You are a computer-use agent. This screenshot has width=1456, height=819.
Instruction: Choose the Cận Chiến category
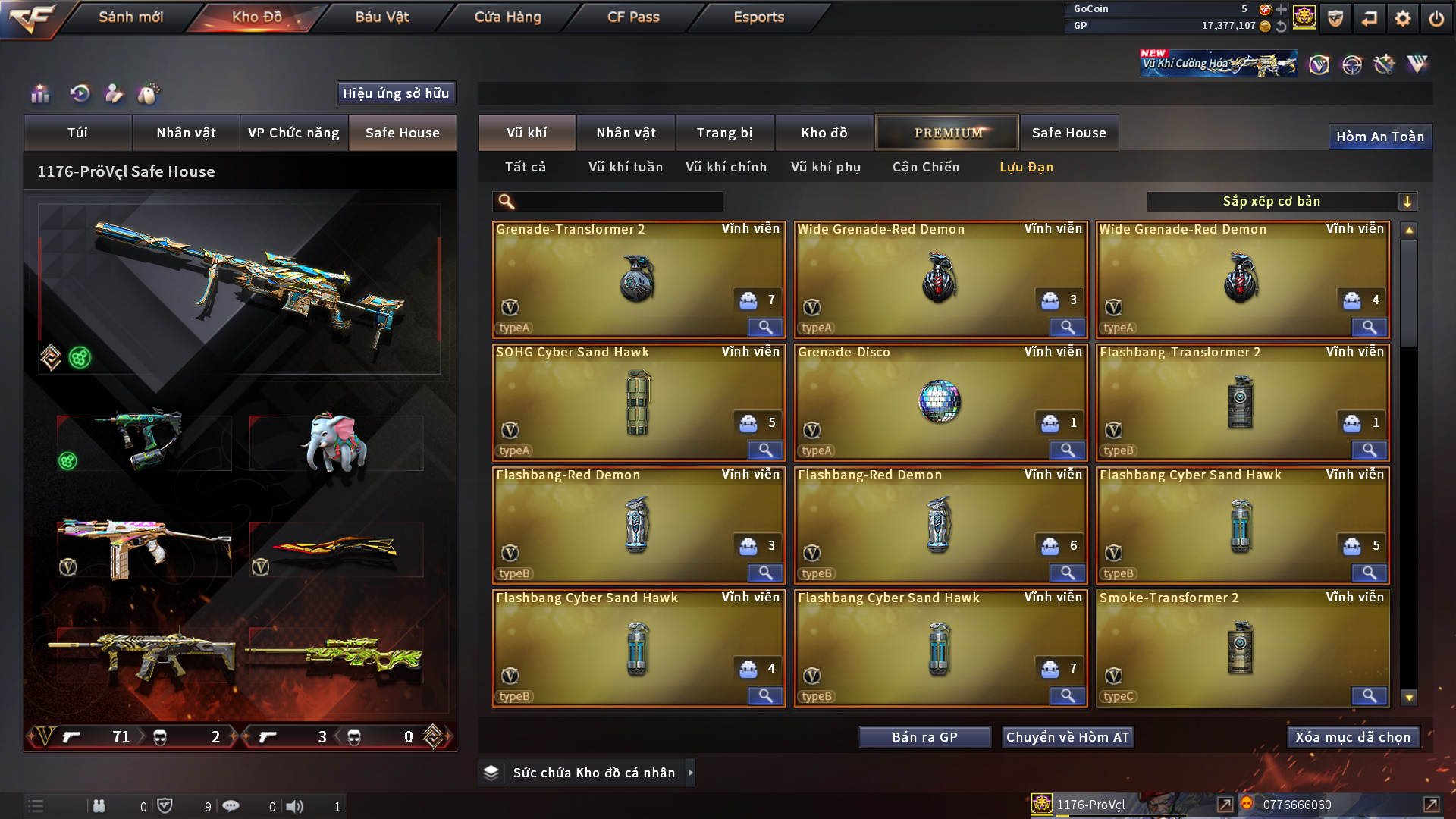[x=925, y=167]
